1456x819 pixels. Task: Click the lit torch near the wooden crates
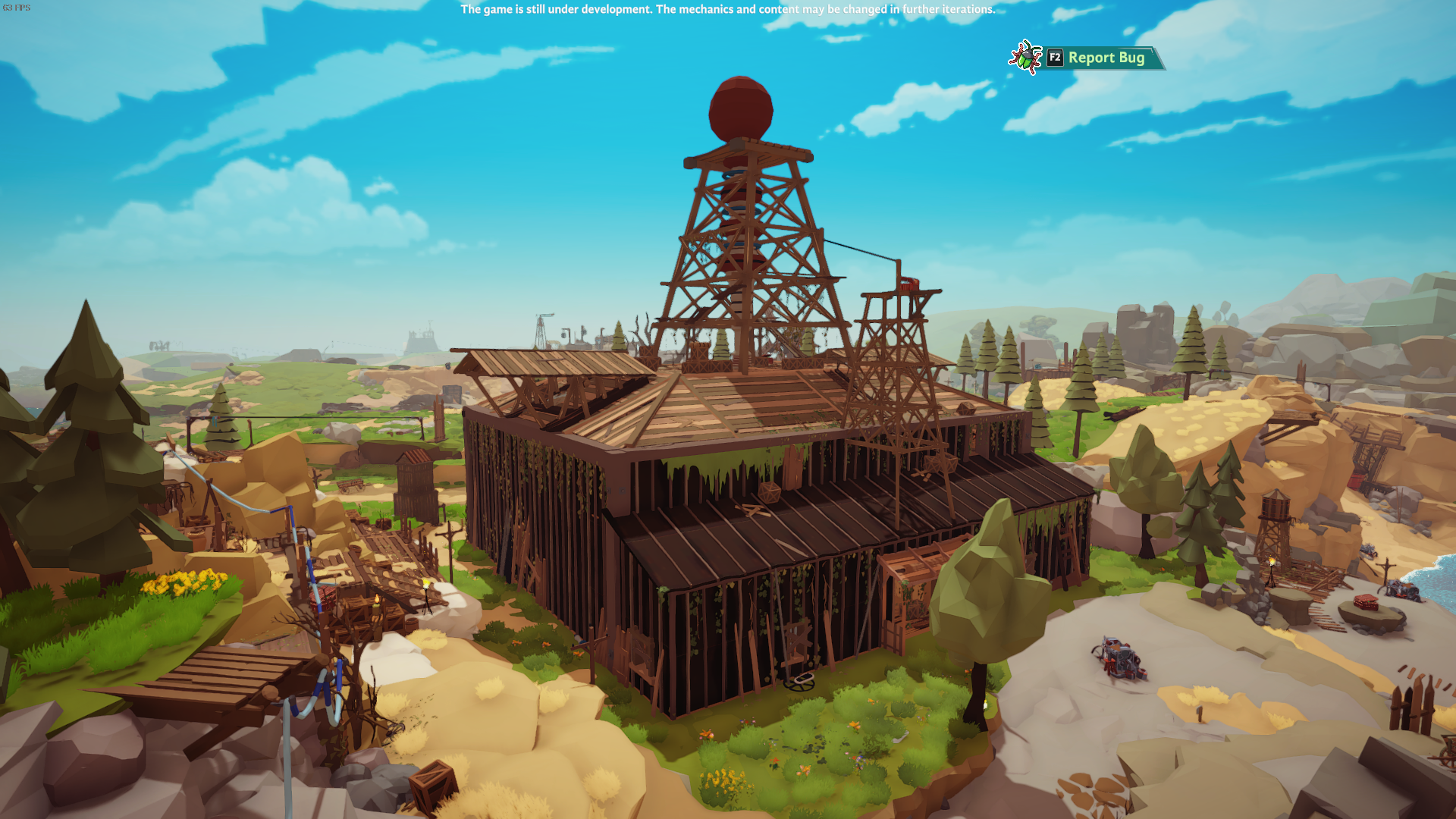click(x=378, y=598)
